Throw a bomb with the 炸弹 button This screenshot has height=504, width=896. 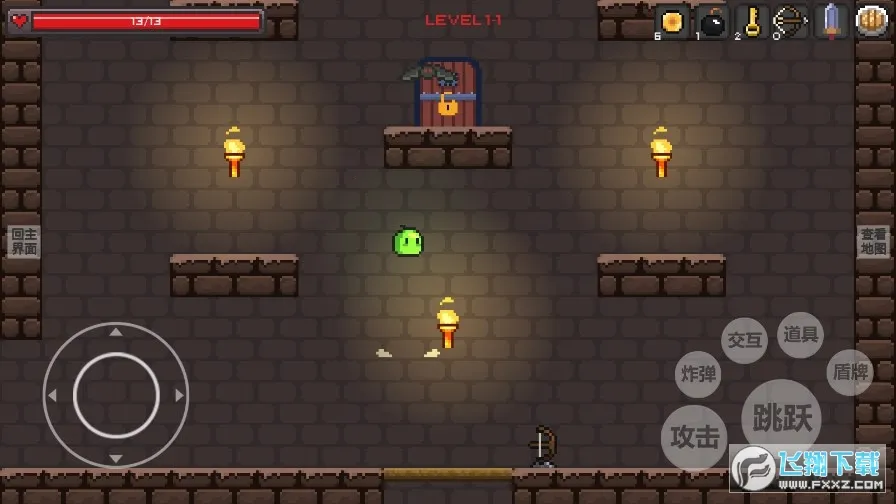pos(698,375)
